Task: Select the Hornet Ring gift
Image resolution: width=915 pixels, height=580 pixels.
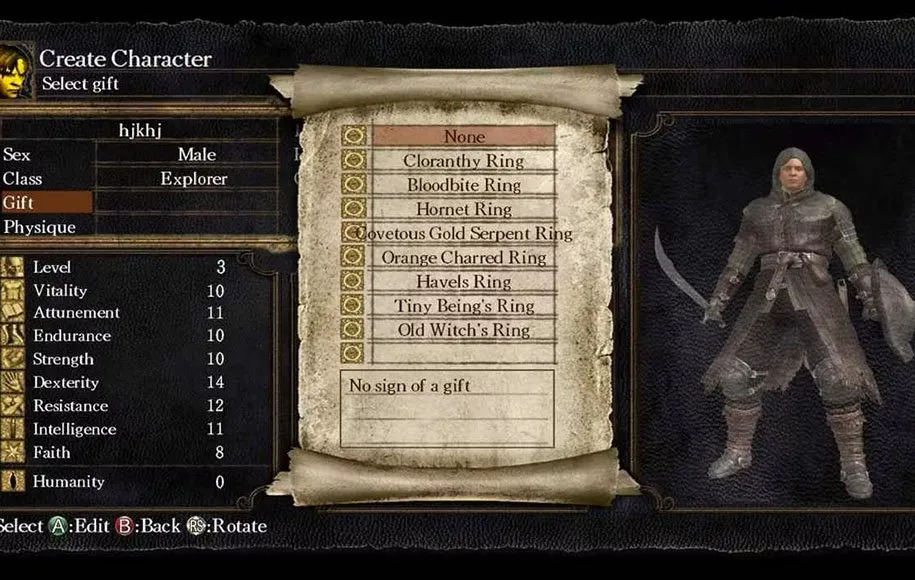Action: 463,209
